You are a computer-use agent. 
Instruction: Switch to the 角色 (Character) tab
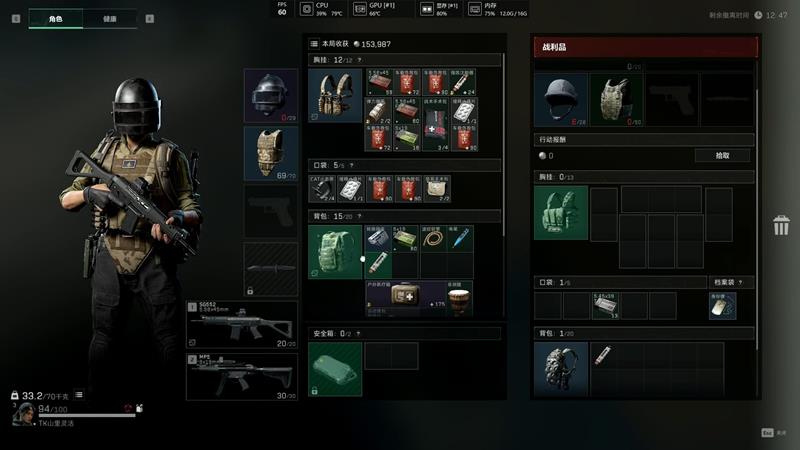(55, 18)
